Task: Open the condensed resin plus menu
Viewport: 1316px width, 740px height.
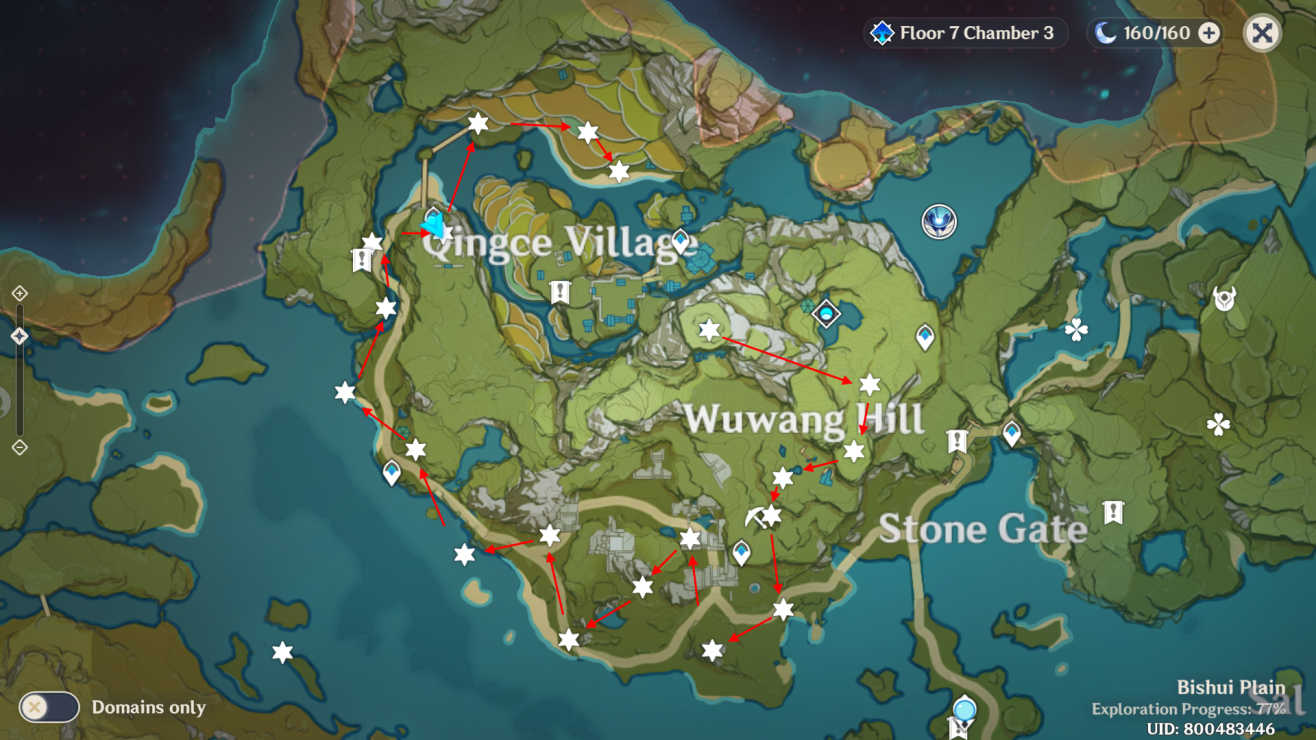Action: tap(1211, 33)
